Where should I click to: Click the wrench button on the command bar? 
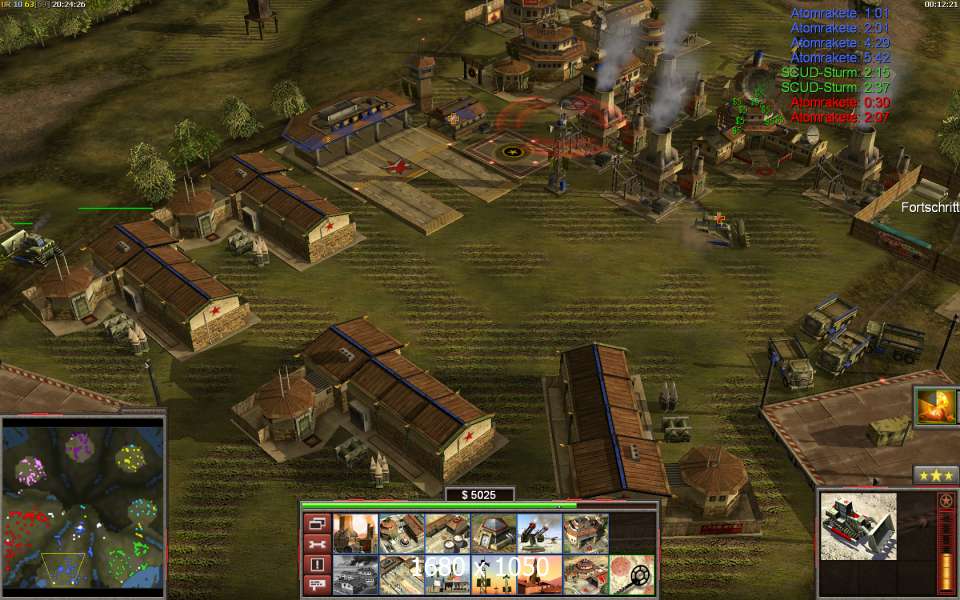point(316,544)
